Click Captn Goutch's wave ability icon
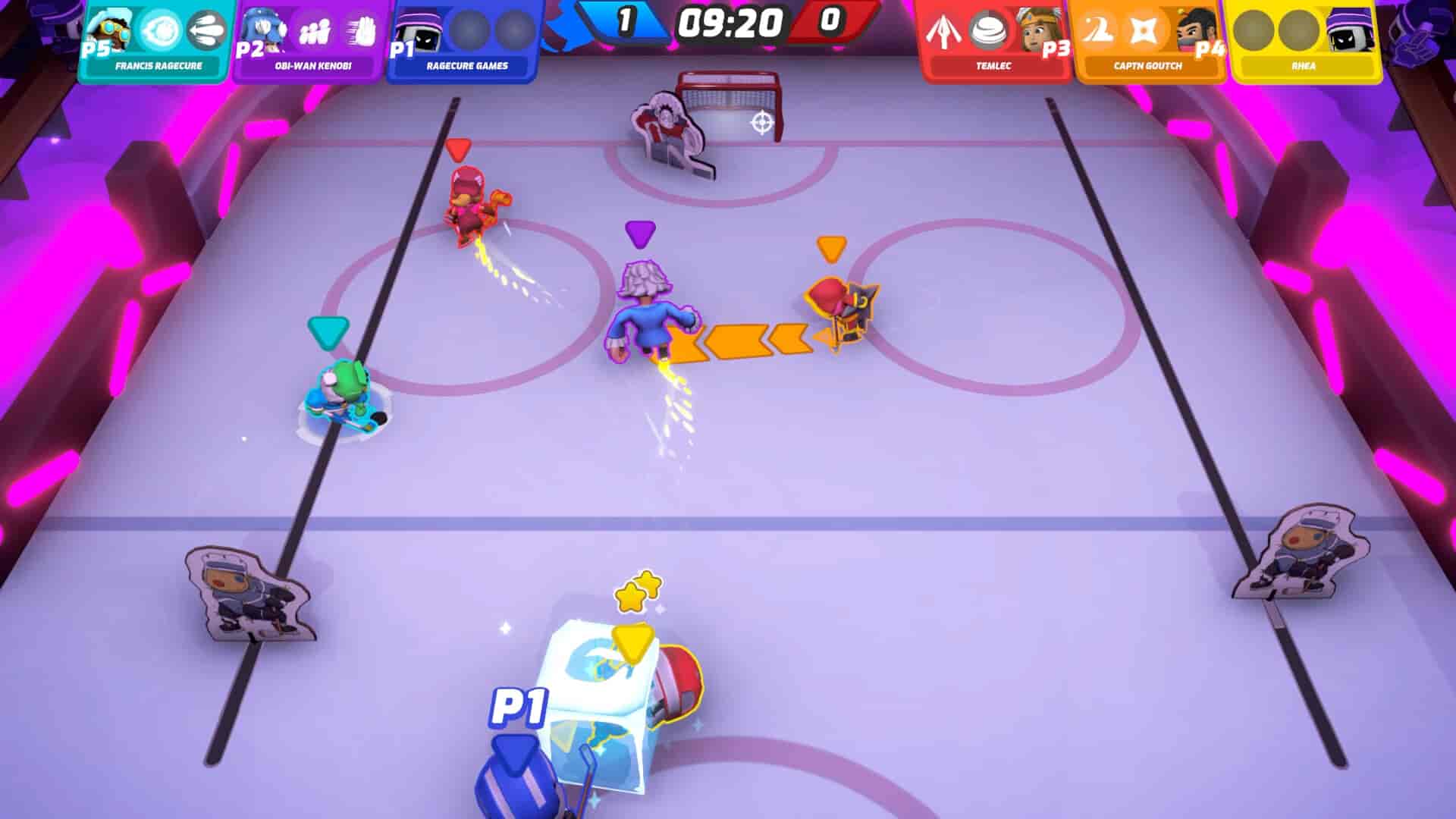Screen dimensions: 1456x819 (x=1097, y=29)
